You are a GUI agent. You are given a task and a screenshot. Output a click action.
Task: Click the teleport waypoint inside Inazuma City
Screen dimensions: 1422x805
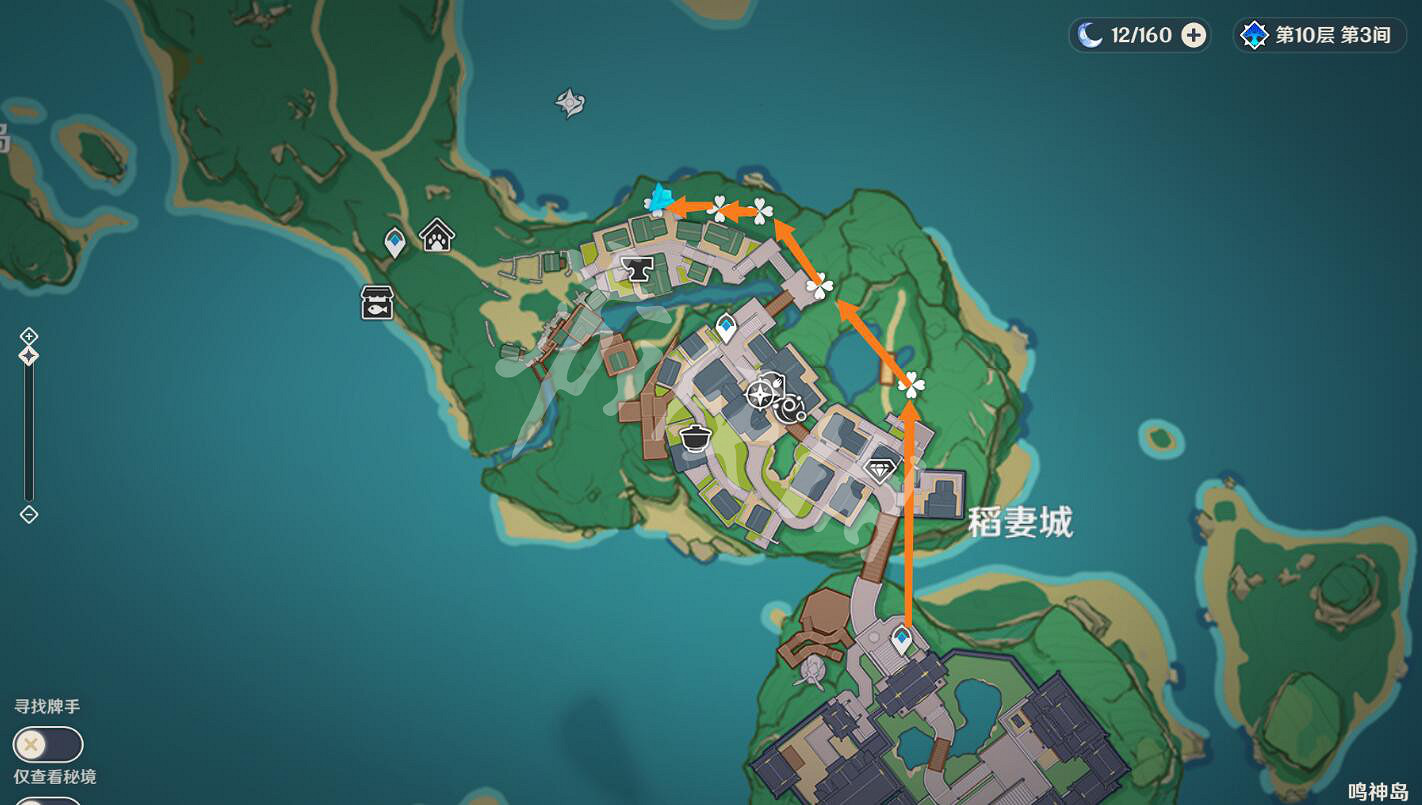727,323
